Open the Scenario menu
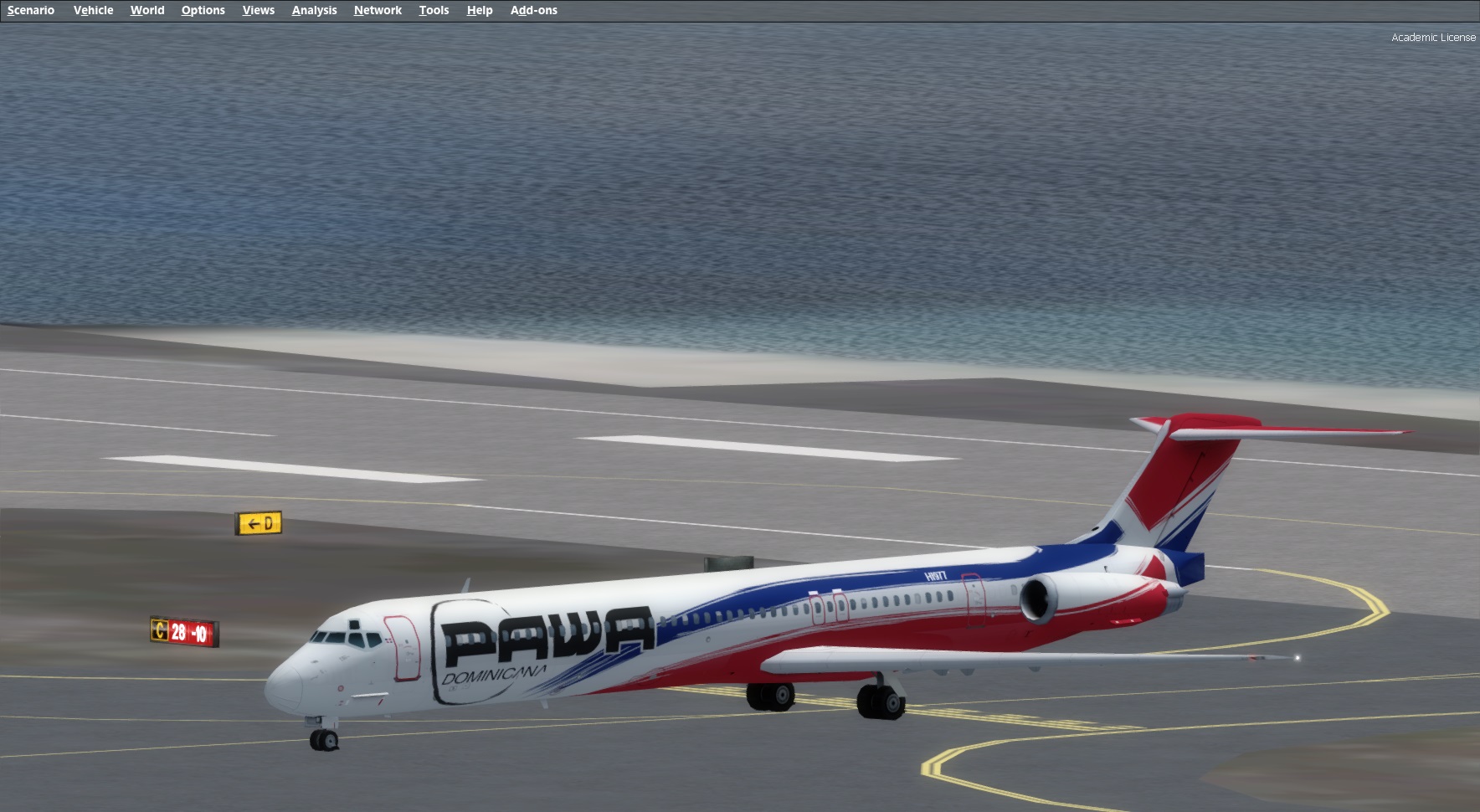Image resolution: width=1480 pixels, height=812 pixels. [x=31, y=10]
